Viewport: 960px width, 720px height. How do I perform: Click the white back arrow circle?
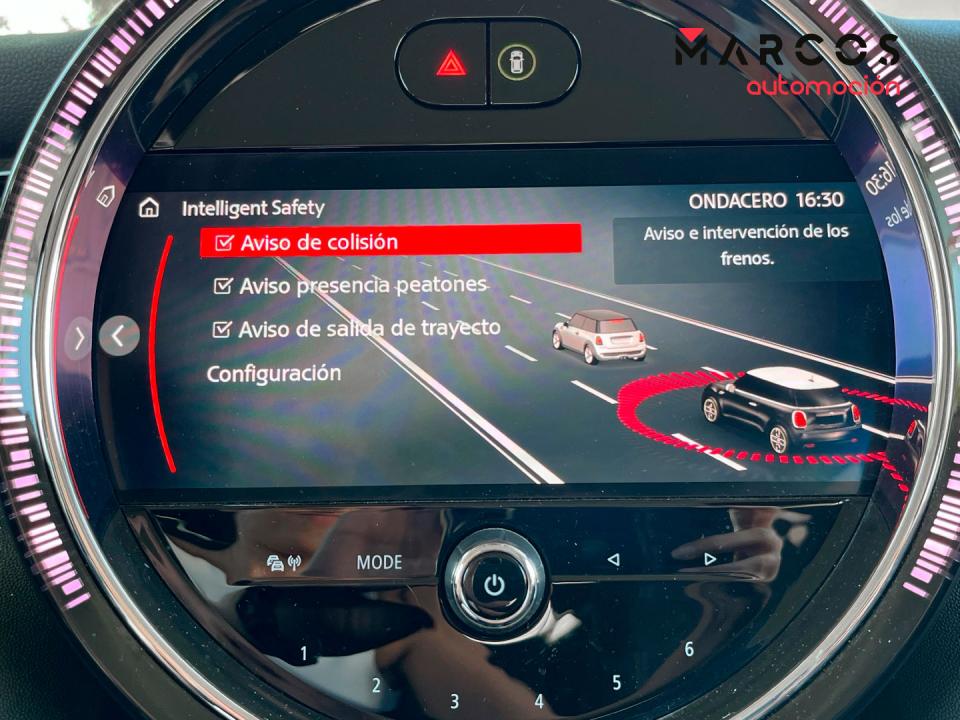tap(119, 336)
